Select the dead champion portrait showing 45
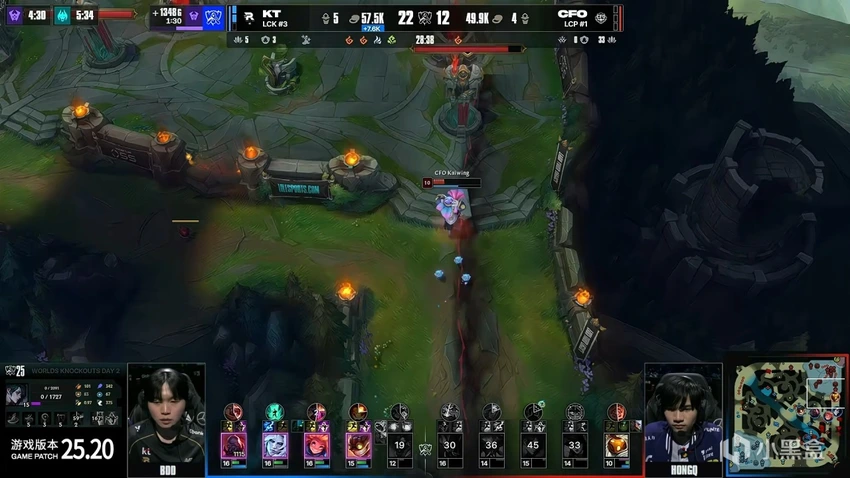The width and height of the screenshot is (850, 478). pyautogui.click(x=533, y=444)
